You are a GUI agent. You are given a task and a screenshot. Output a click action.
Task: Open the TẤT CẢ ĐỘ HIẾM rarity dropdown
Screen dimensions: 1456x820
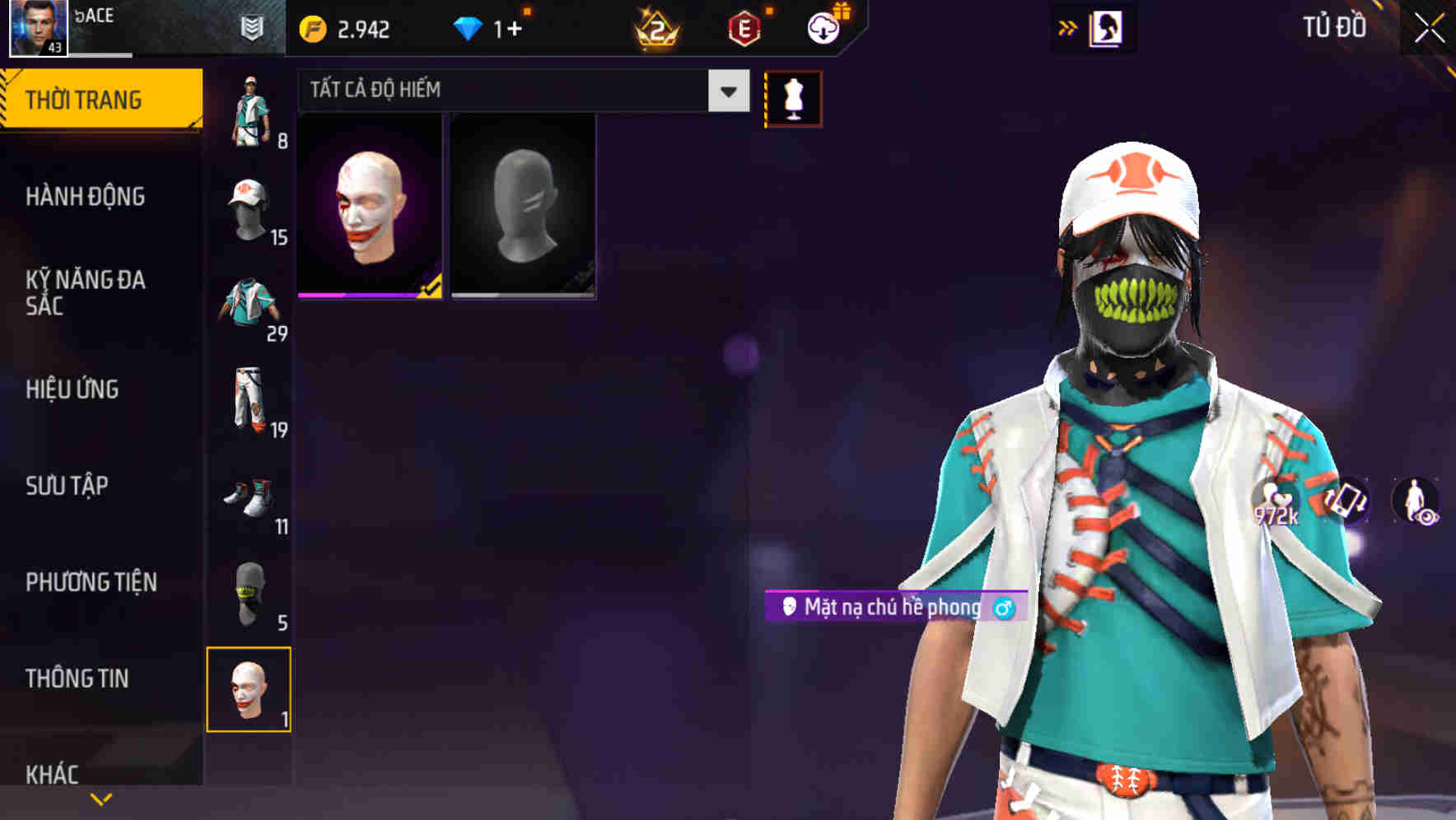[x=519, y=90]
